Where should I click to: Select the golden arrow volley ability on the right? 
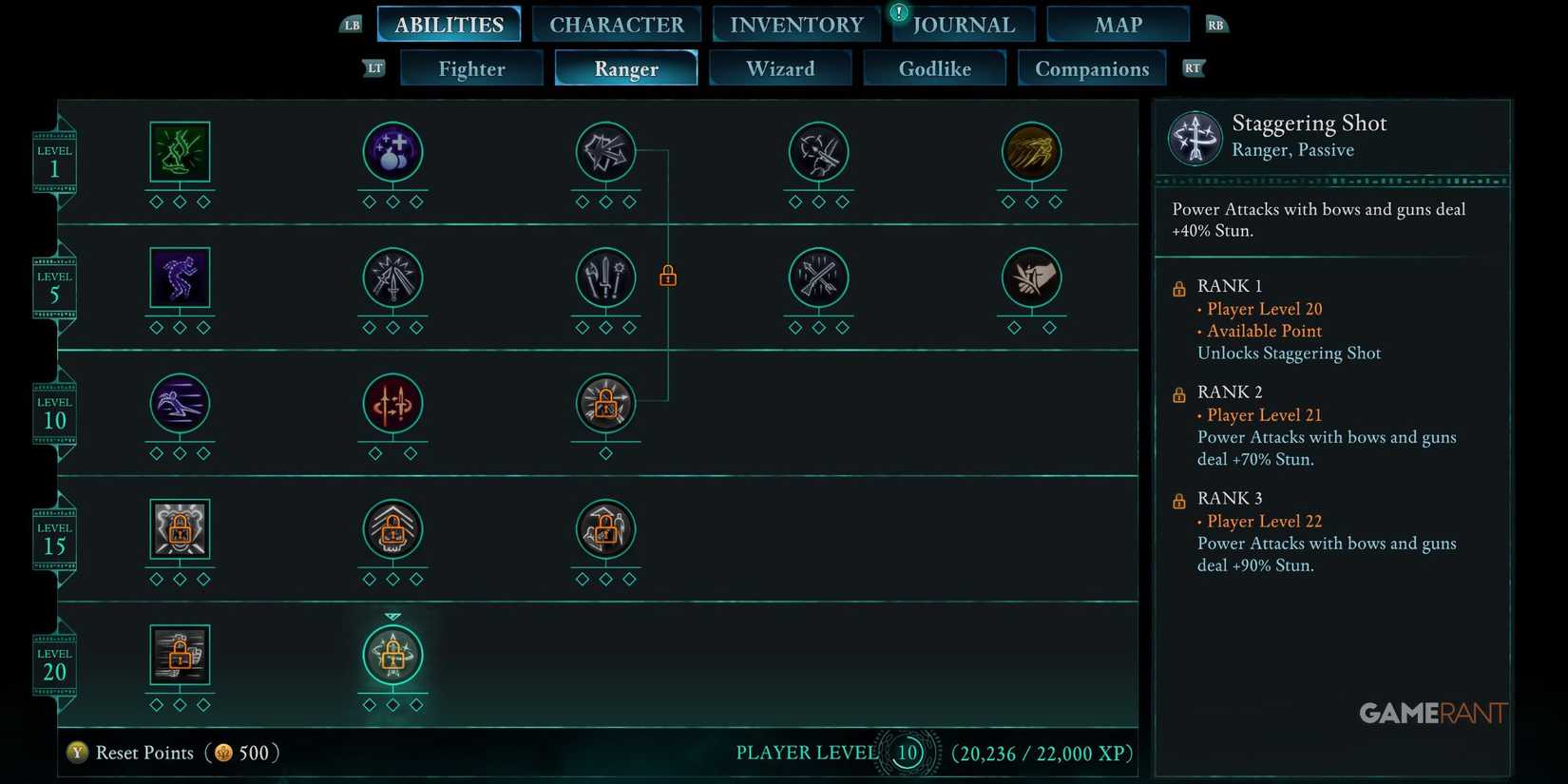[x=1031, y=152]
